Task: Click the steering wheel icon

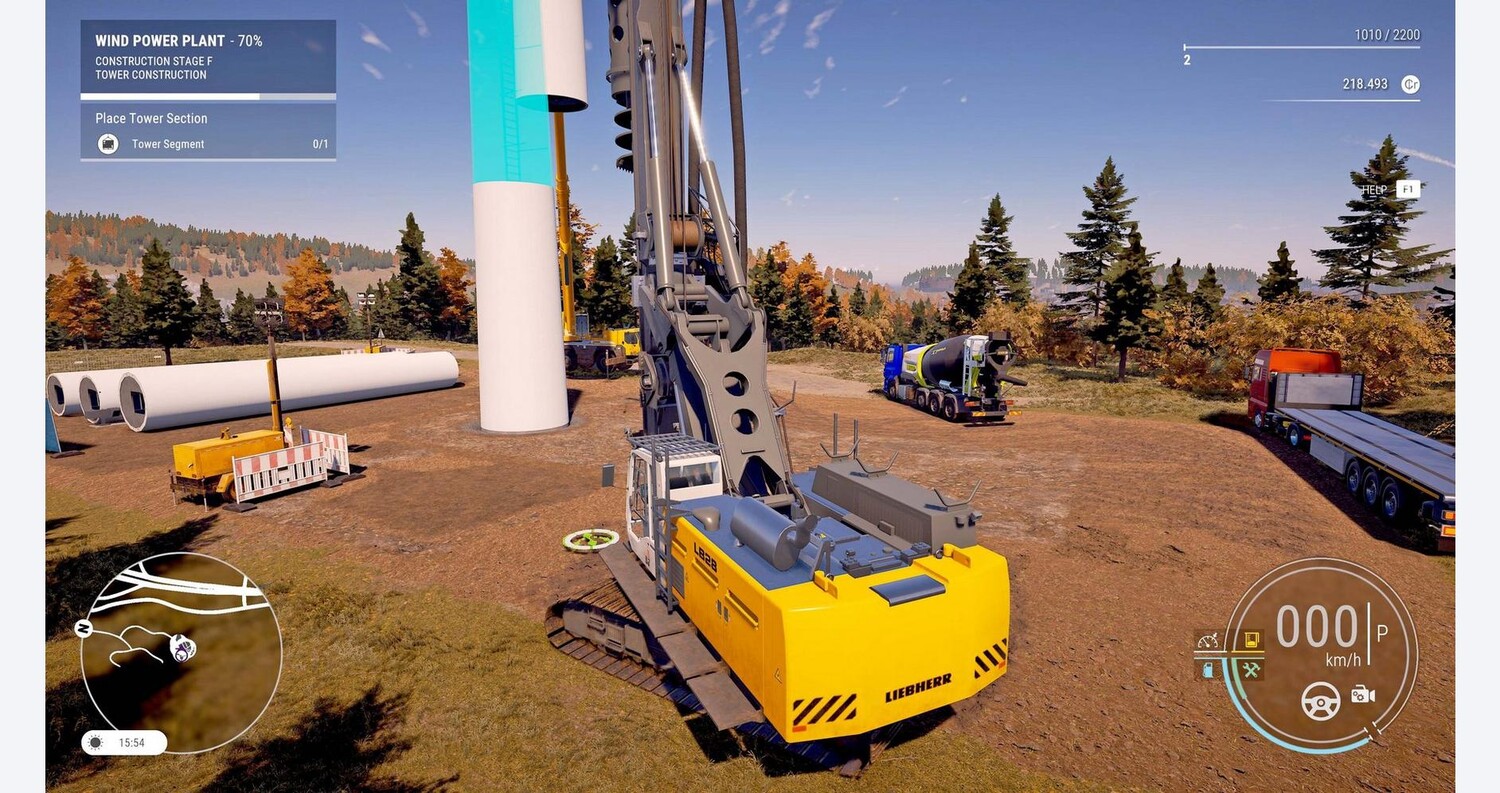Action: coord(1320,700)
